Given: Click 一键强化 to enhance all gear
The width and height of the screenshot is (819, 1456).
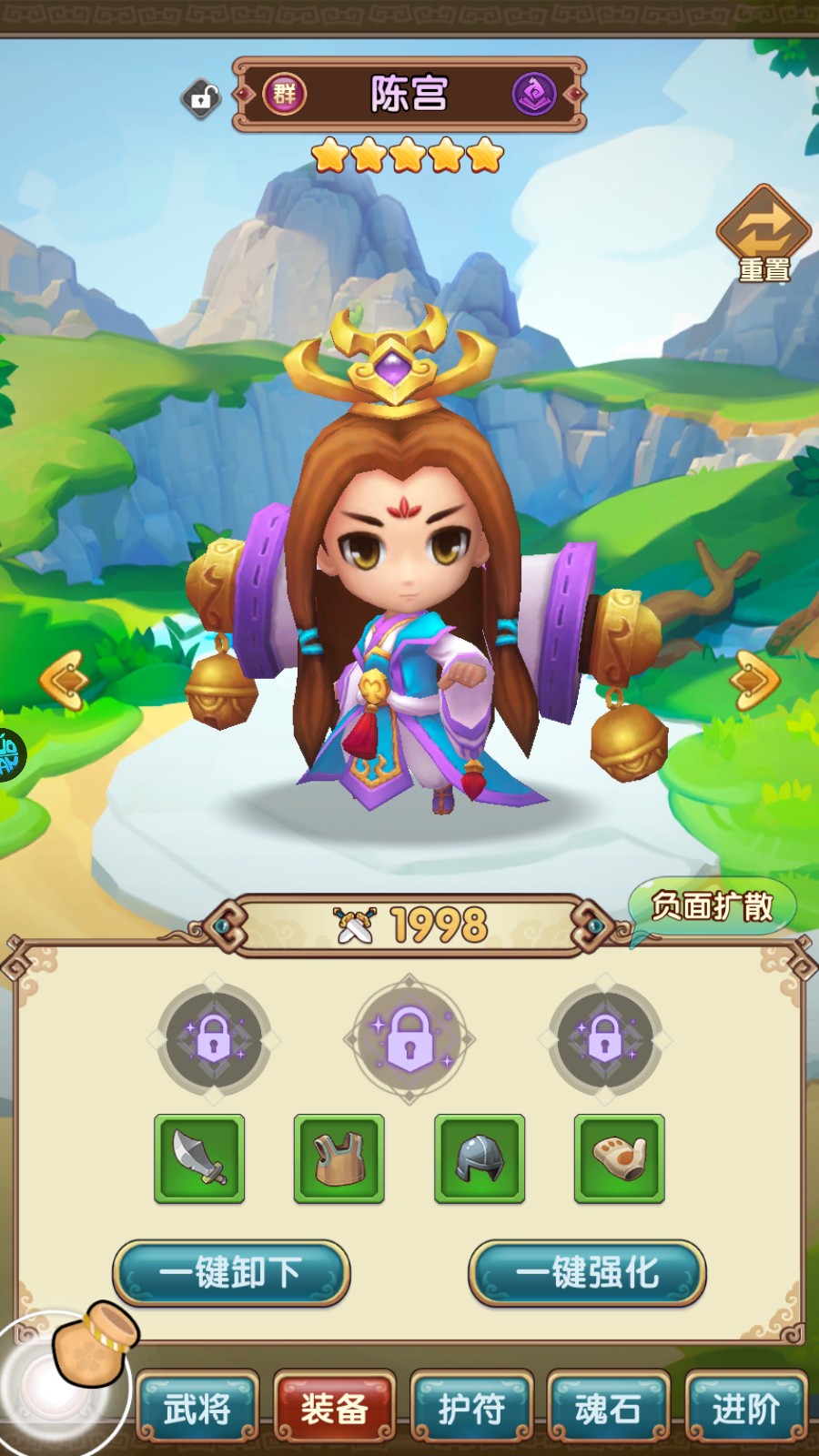Looking at the screenshot, I should [x=587, y=1272].
